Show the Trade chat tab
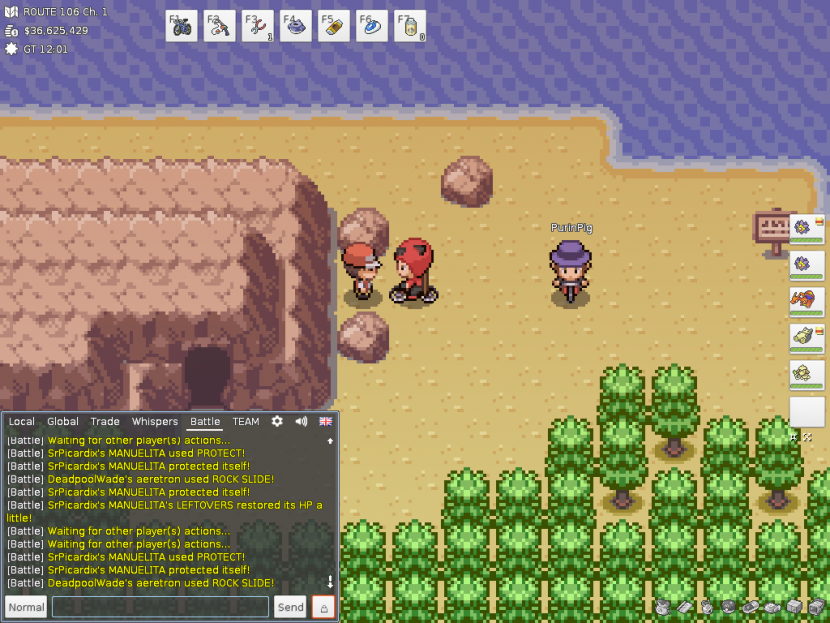 click(x=105, y=422)
